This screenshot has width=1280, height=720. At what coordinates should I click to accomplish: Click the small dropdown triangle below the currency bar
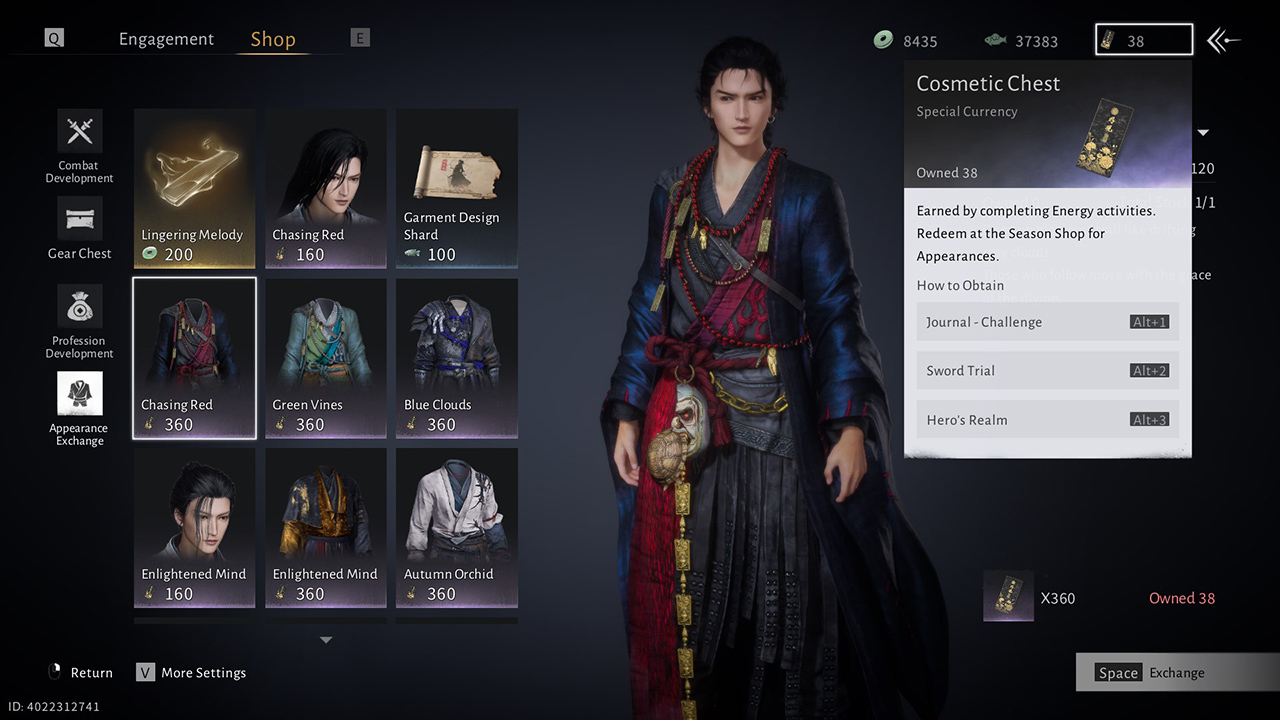[1201, 132]
